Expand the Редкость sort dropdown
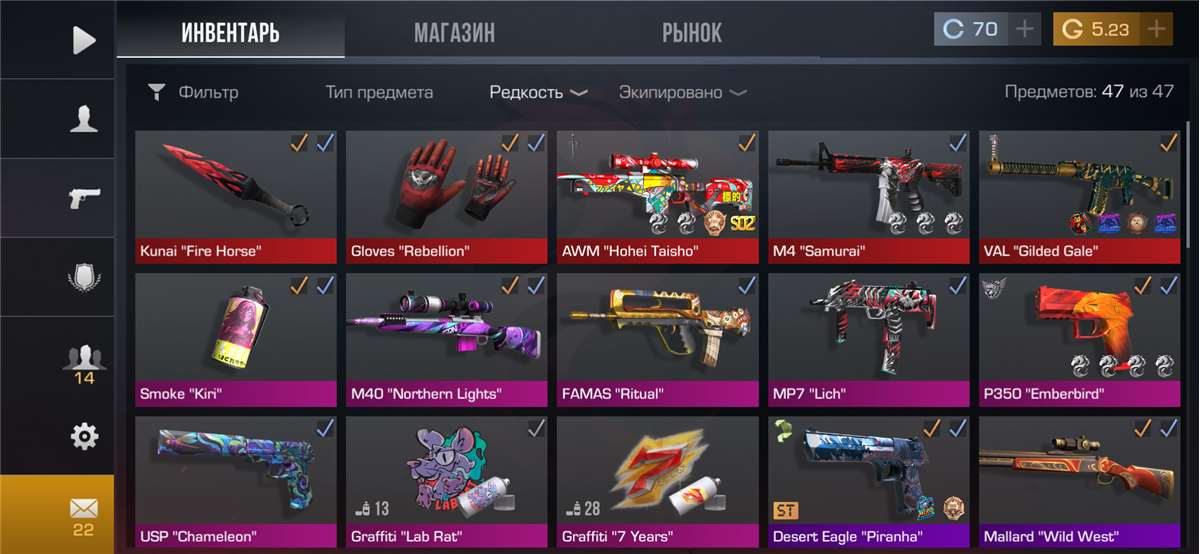The width and height of the screenshot is (1200, 554). 538,93
